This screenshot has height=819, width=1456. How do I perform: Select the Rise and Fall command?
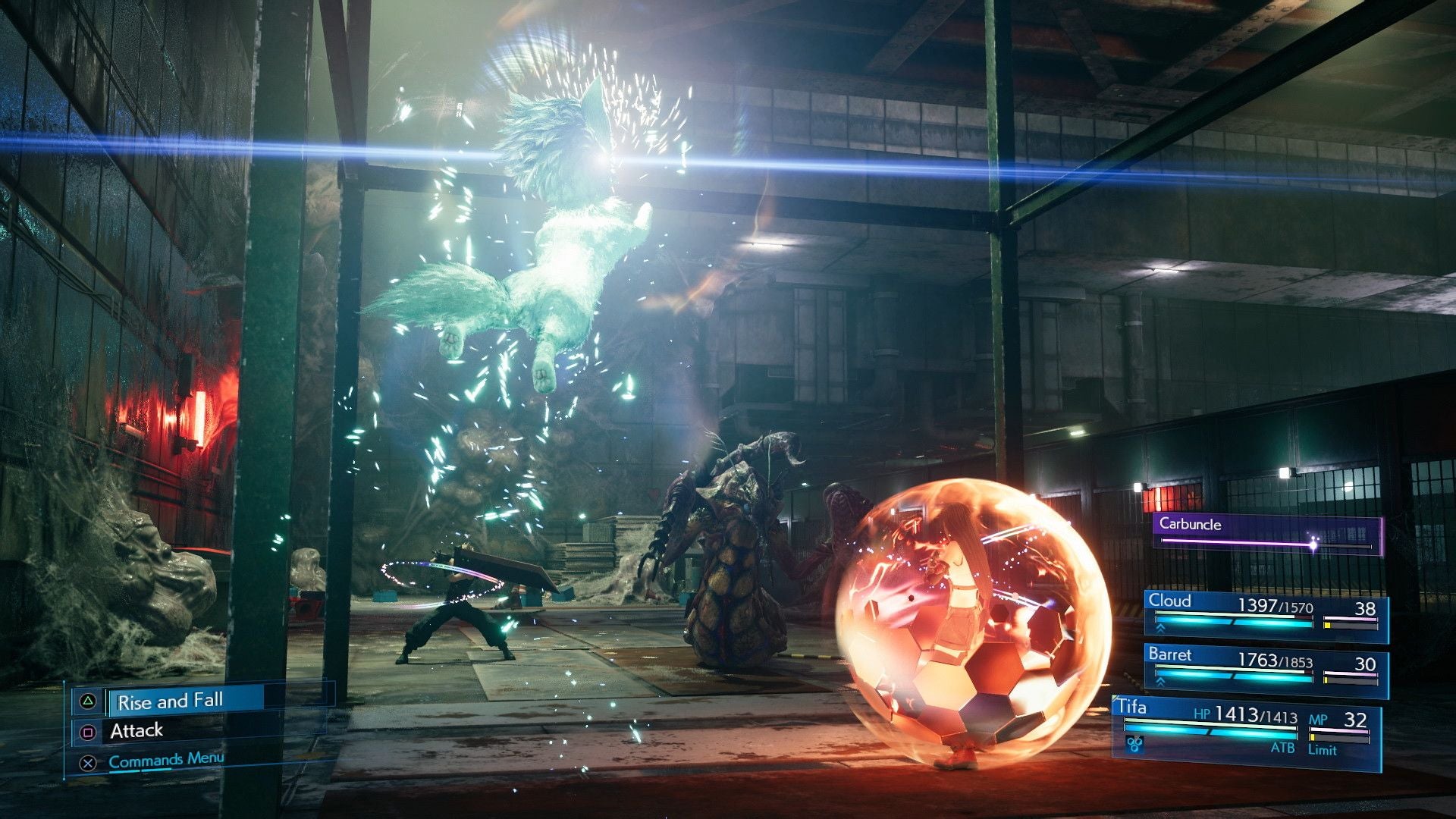(171, 701)
